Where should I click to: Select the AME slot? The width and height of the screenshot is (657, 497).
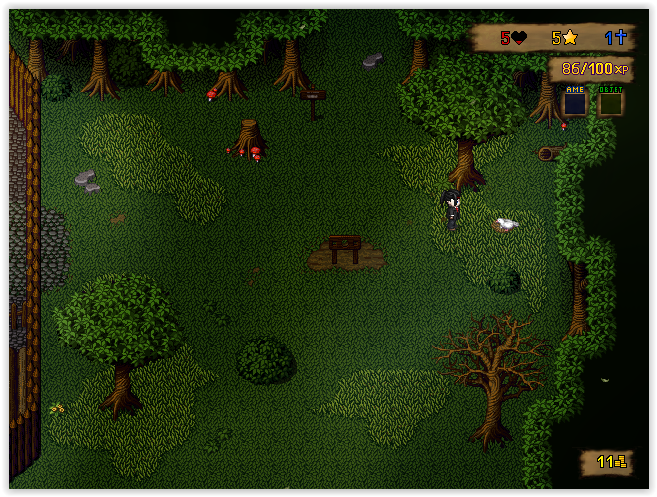(575, 102)
